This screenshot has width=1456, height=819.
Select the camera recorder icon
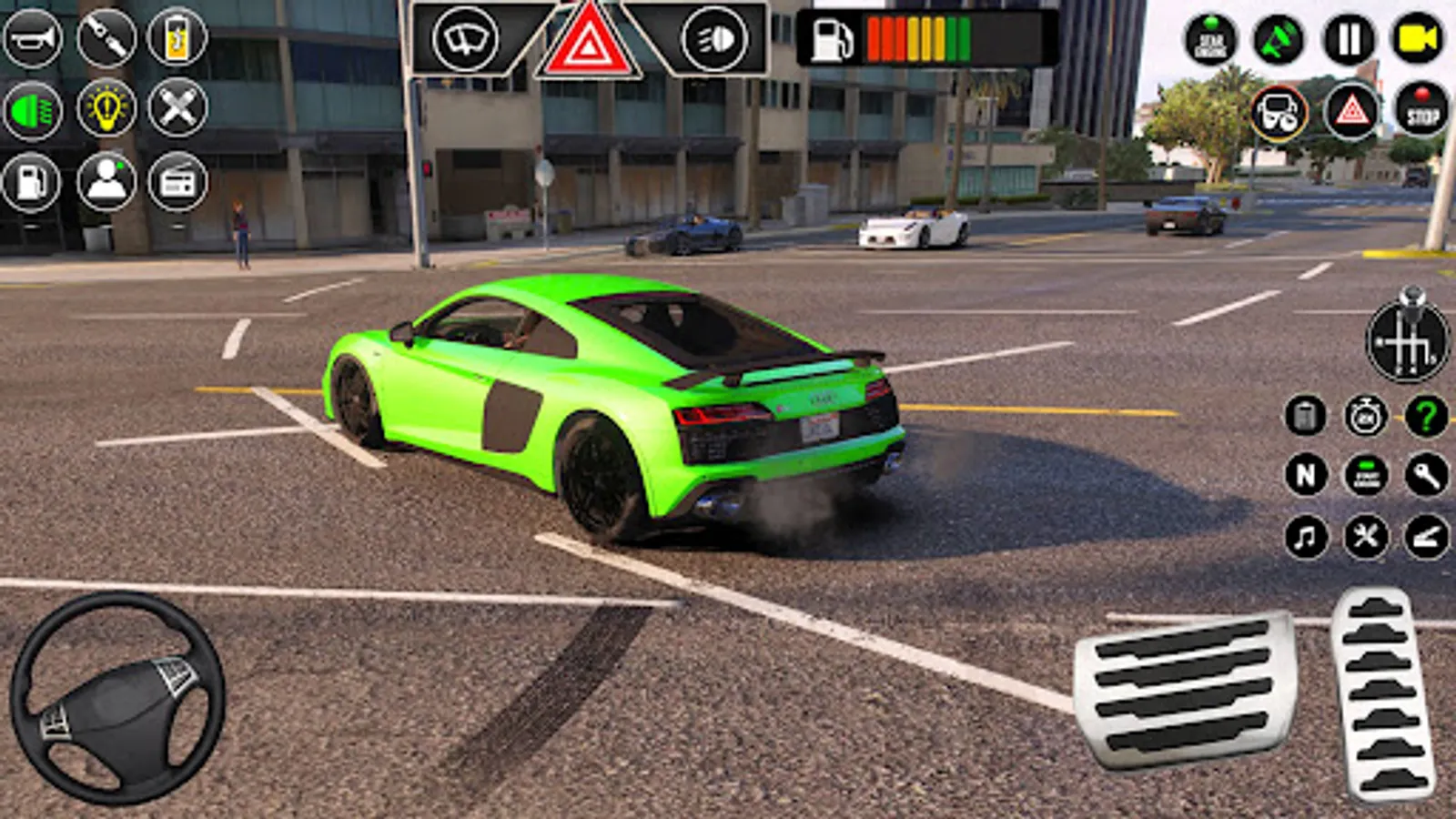pos(1420,38)
